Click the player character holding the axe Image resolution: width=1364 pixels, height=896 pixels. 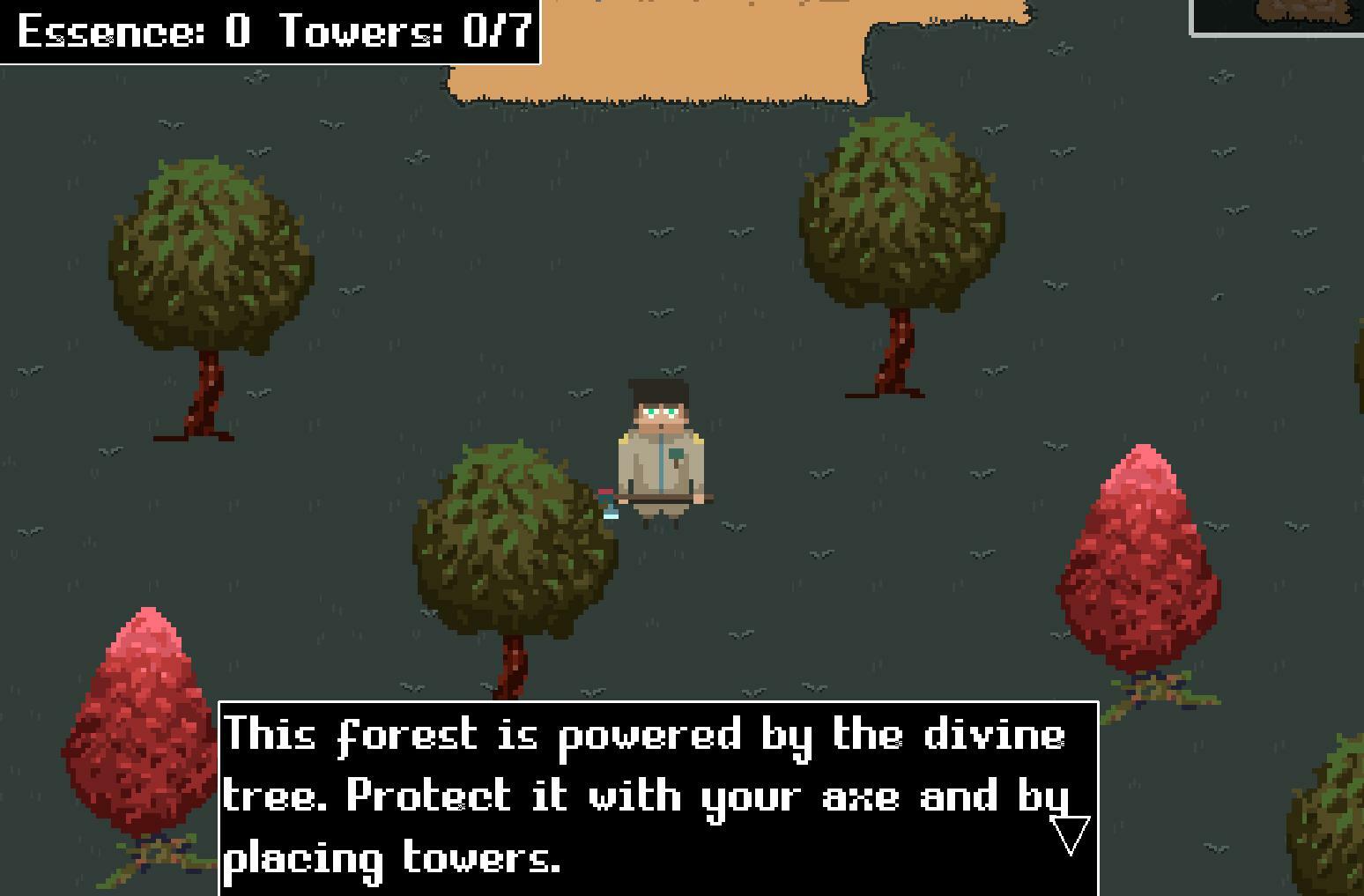point(661,449)
